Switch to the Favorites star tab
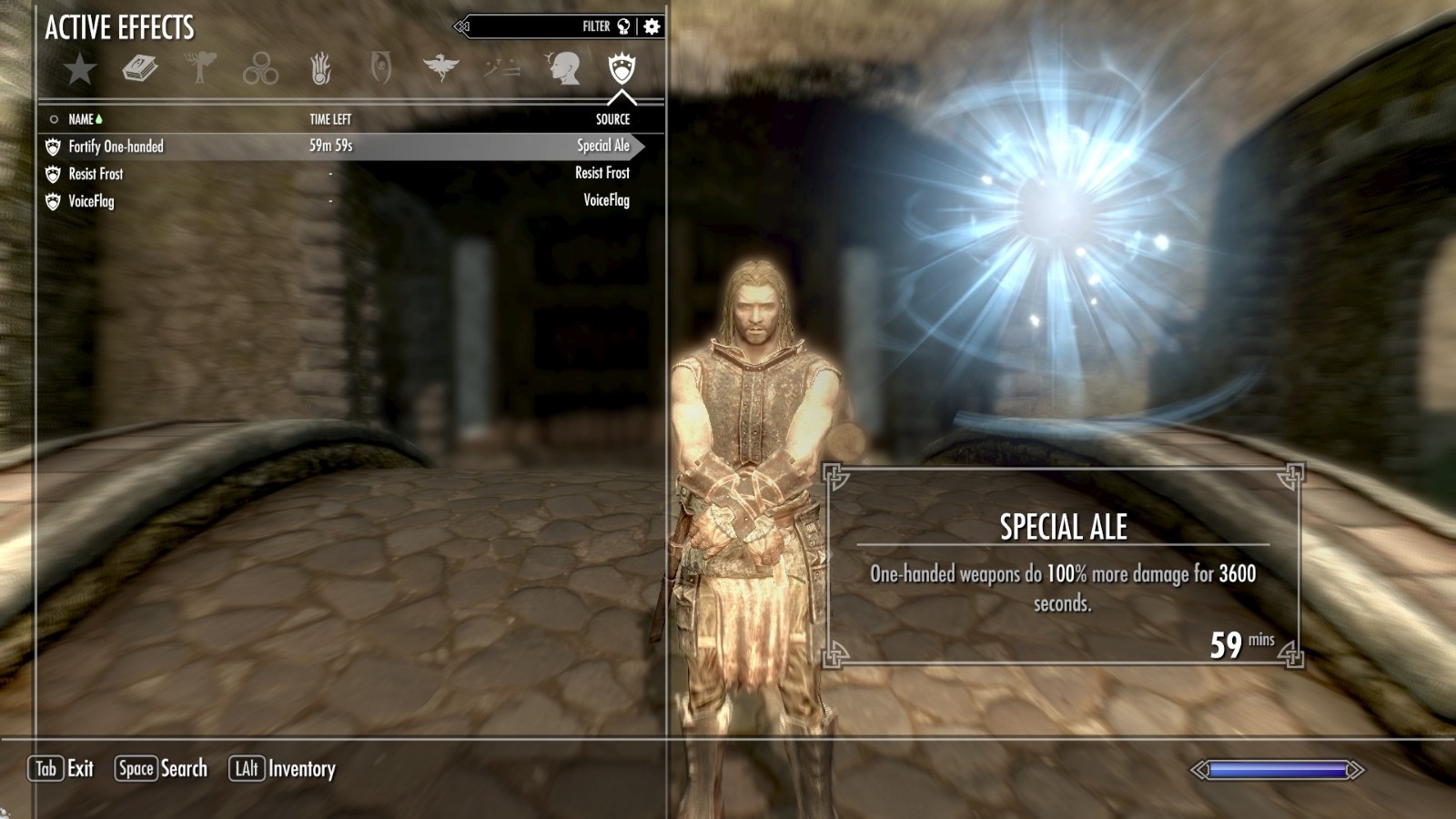This screenshot has width=1456, height=819. coord(80,69)
